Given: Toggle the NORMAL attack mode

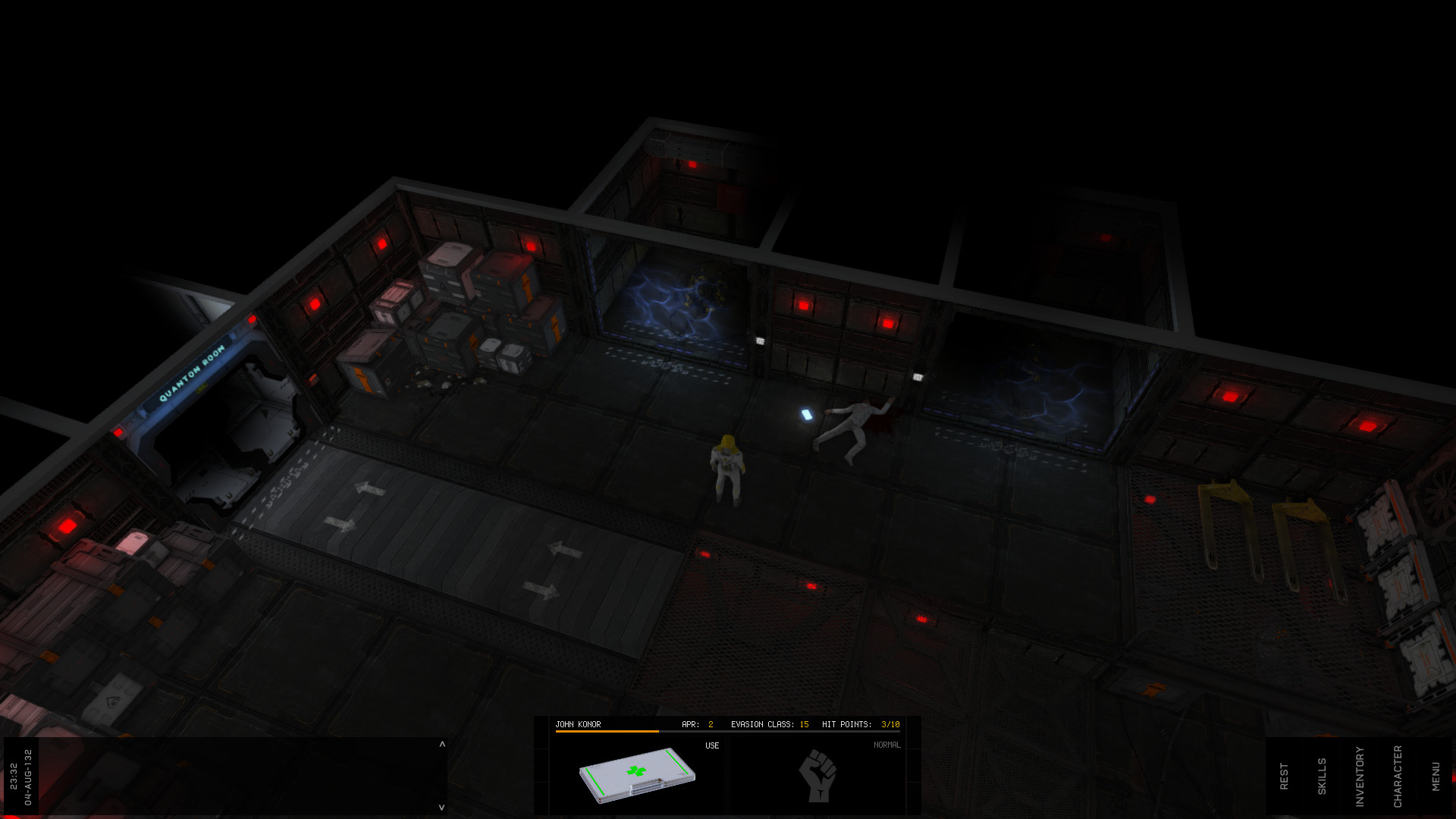Looking at the screenshot, I should click(887, 744).
